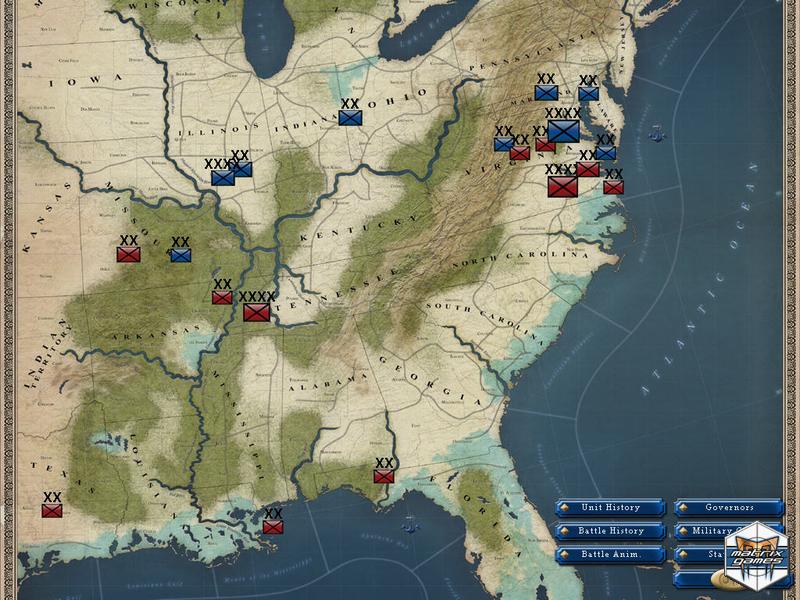Image resolution: width=800 pixels, height=600 pixels.
Task: Select the red XX unit on Louisiana's coast
Action: click(x=273, y=526)
